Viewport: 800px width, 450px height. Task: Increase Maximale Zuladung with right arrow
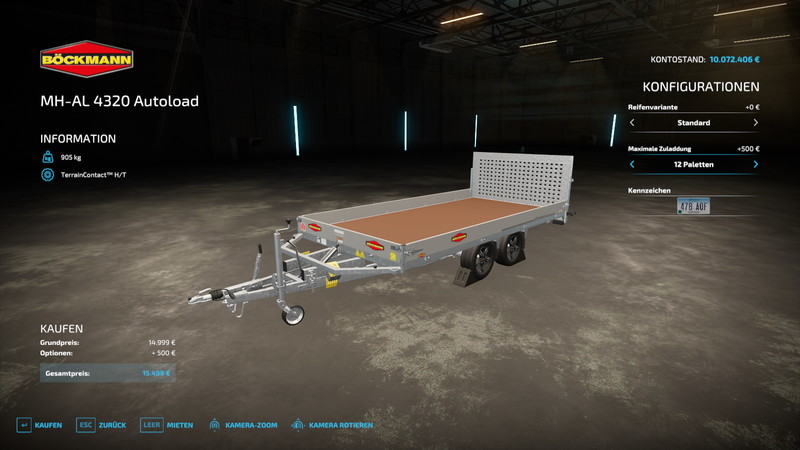[755, 164]
